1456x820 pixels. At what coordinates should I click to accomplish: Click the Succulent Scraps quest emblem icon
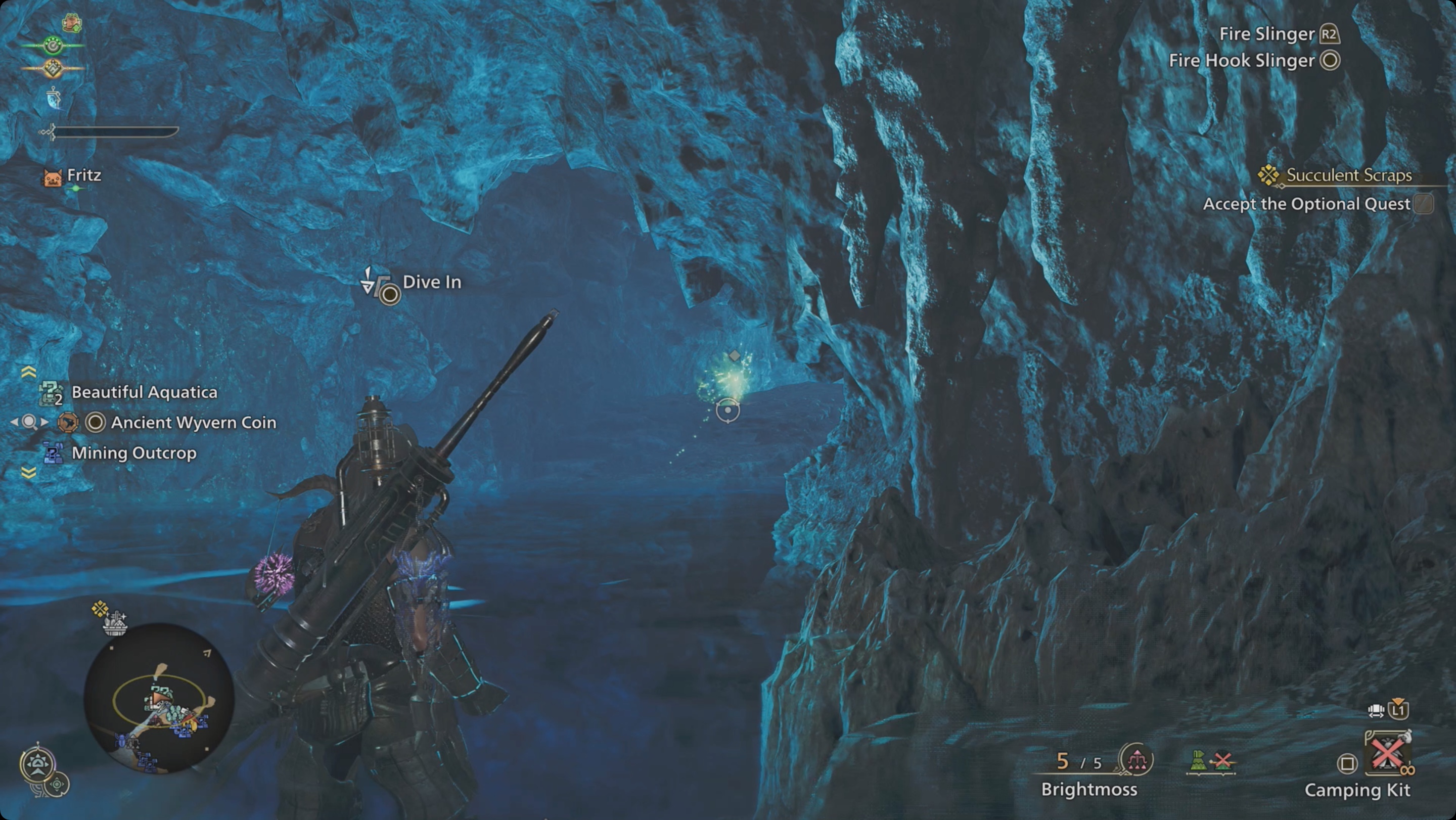click(1268, 175)
